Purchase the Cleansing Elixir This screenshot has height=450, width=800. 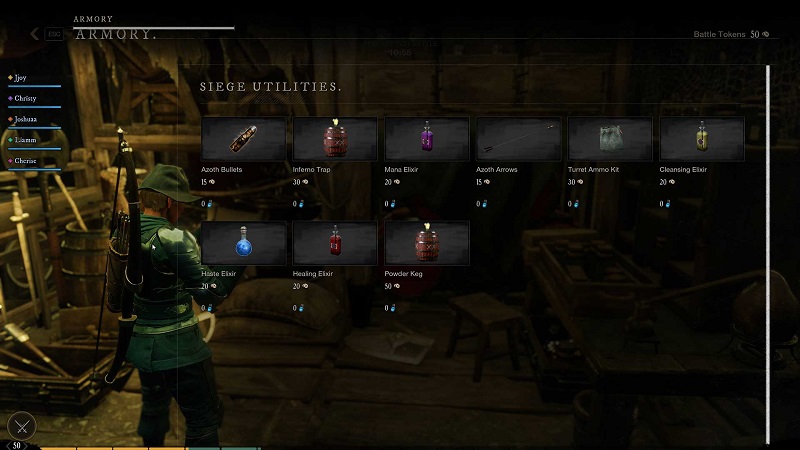(702, 139)
